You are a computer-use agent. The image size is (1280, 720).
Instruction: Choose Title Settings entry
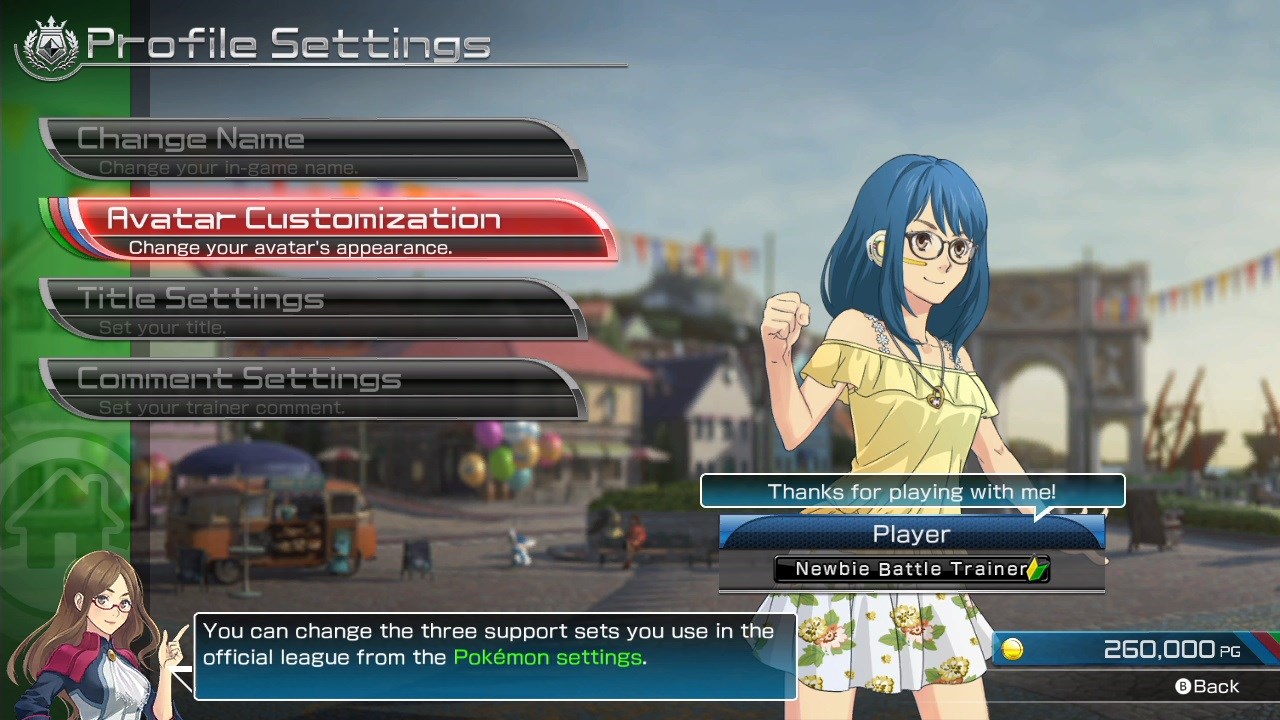click(x=310, y=309)
